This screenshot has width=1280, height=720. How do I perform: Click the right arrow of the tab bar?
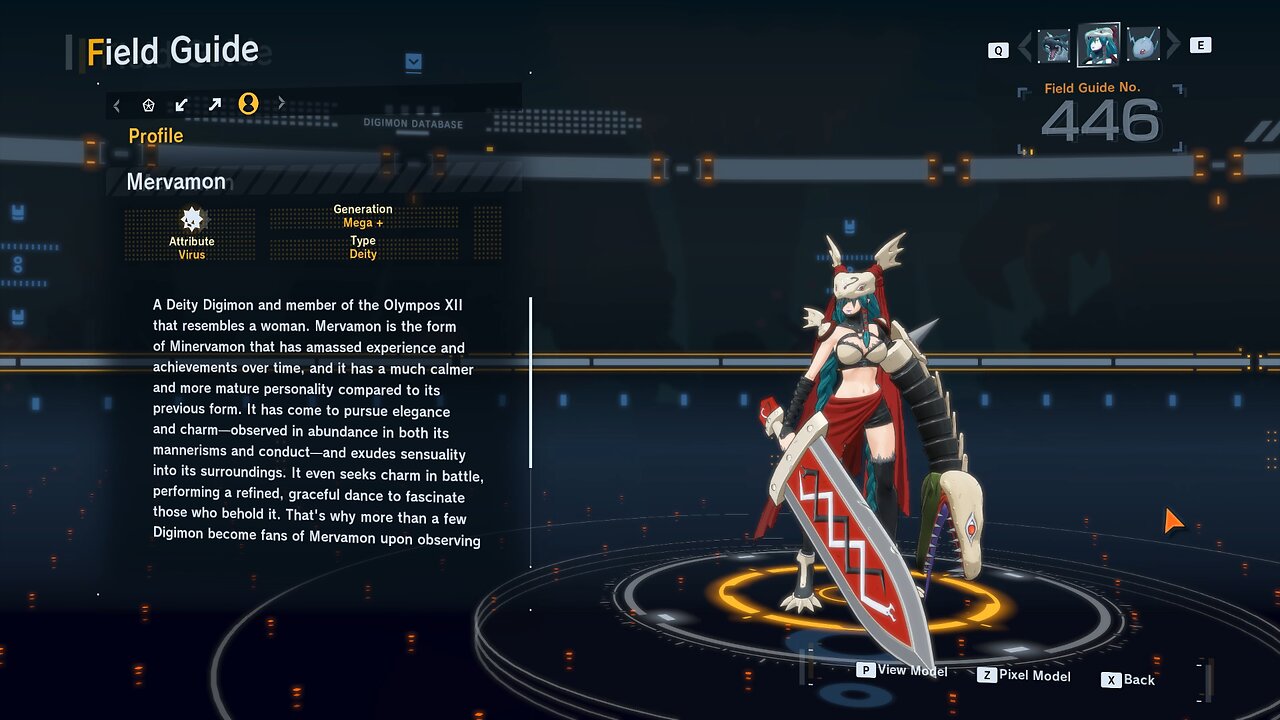click(x=281, y=103)
